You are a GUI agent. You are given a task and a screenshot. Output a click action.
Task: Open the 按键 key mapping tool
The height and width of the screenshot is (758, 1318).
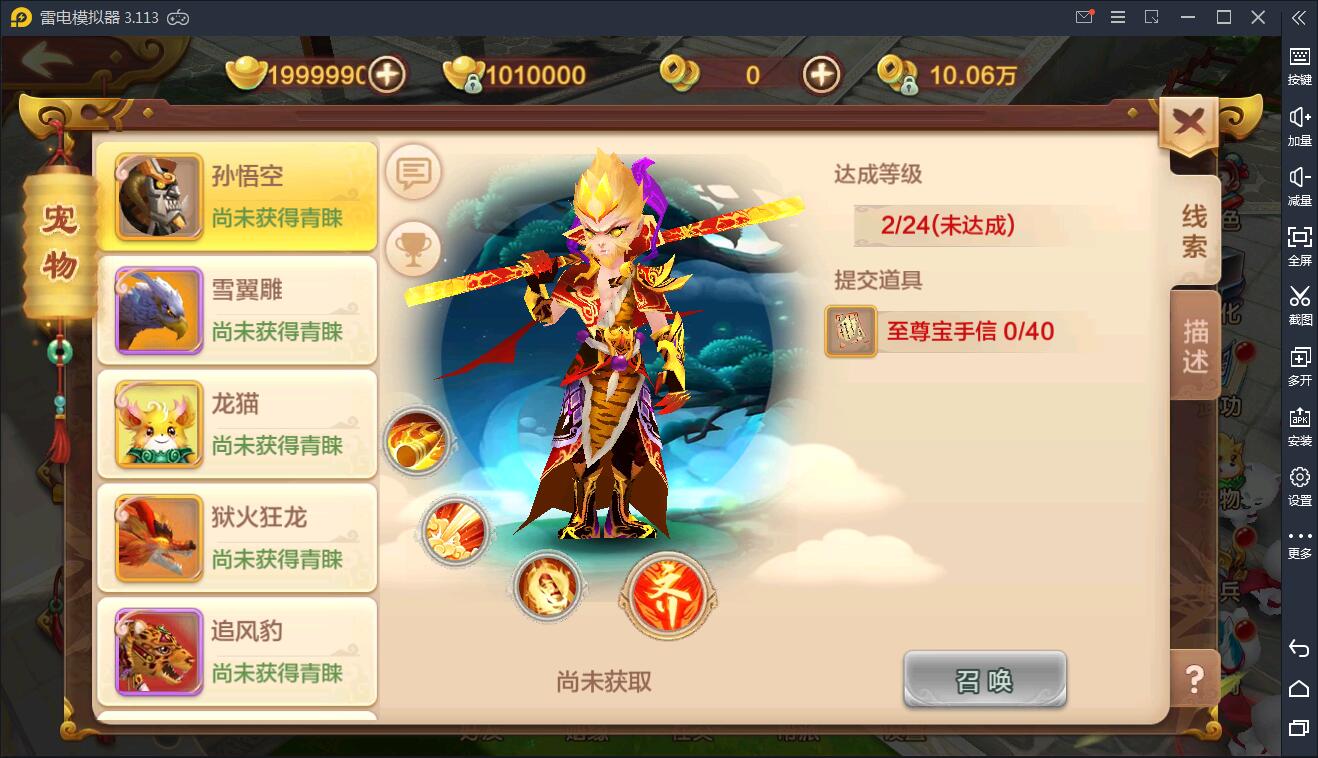click(x=1299, y=67)
